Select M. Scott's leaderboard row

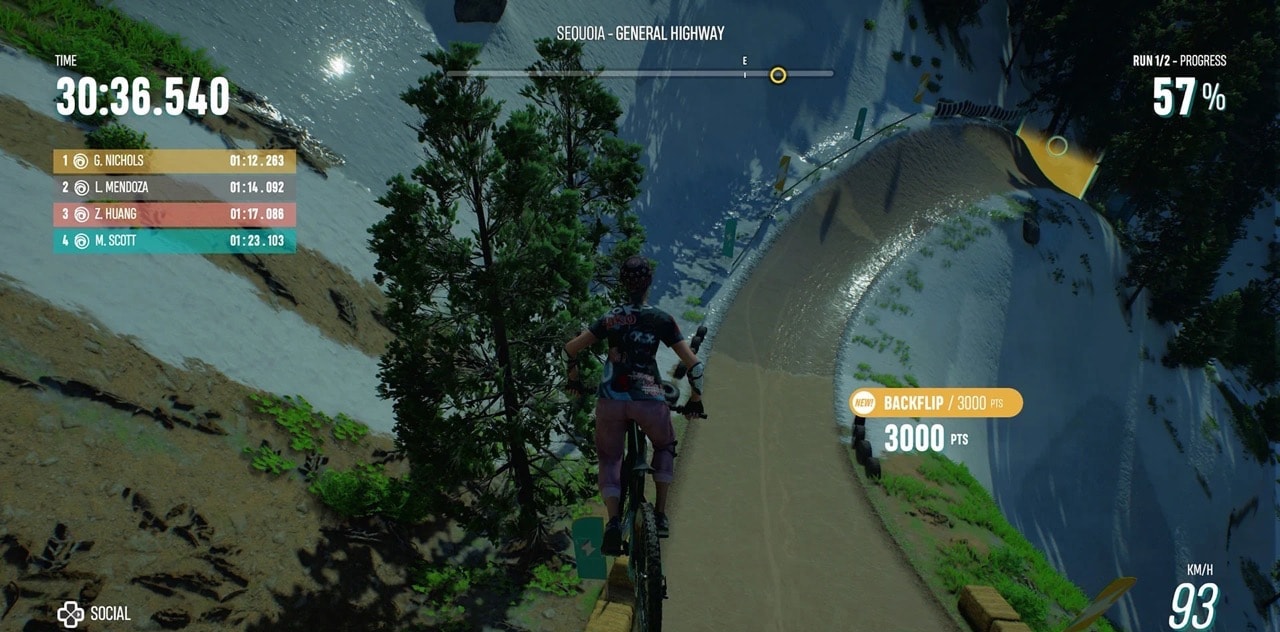pos(174,241)
